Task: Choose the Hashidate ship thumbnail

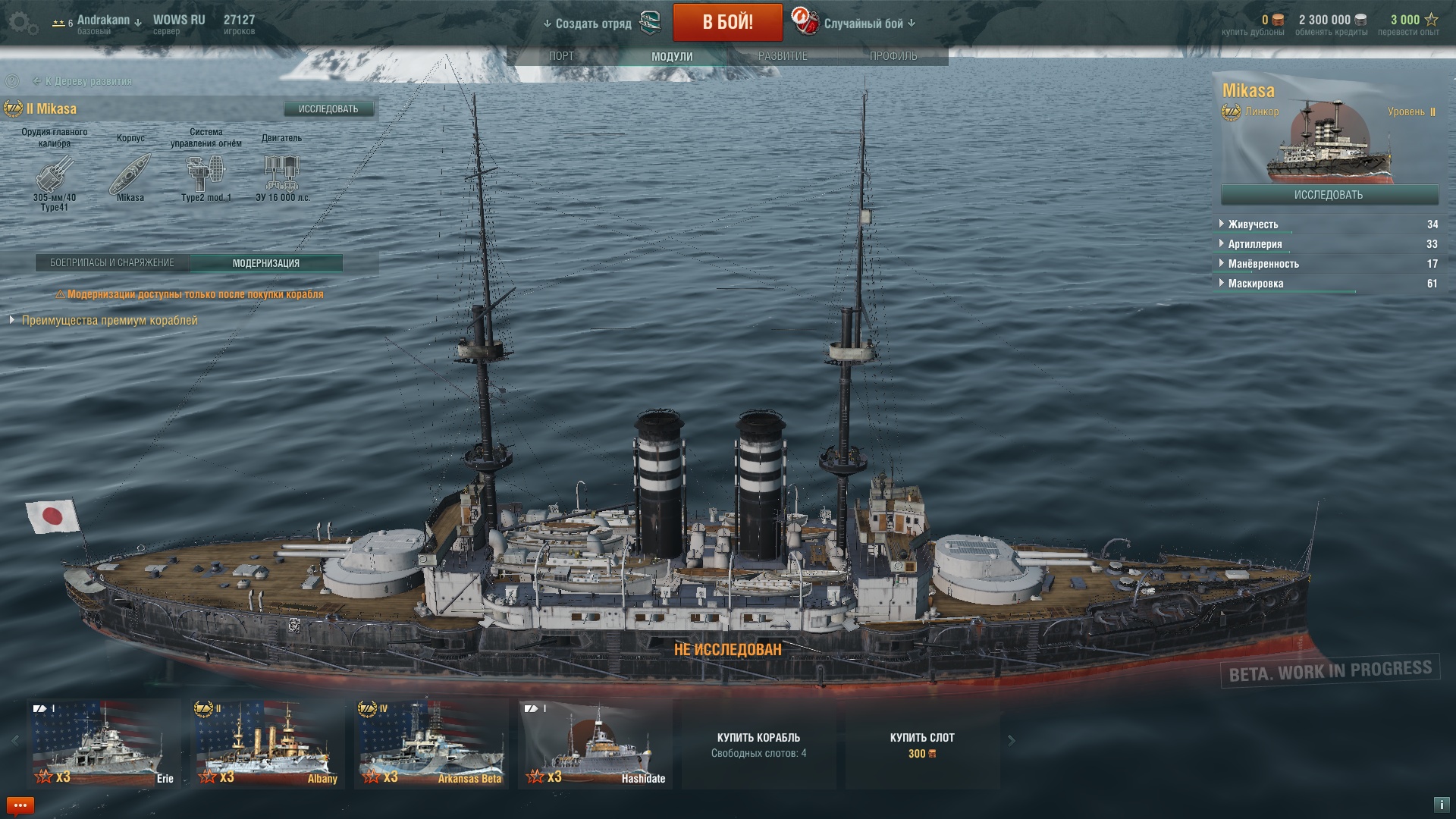Action: (595, 743)
